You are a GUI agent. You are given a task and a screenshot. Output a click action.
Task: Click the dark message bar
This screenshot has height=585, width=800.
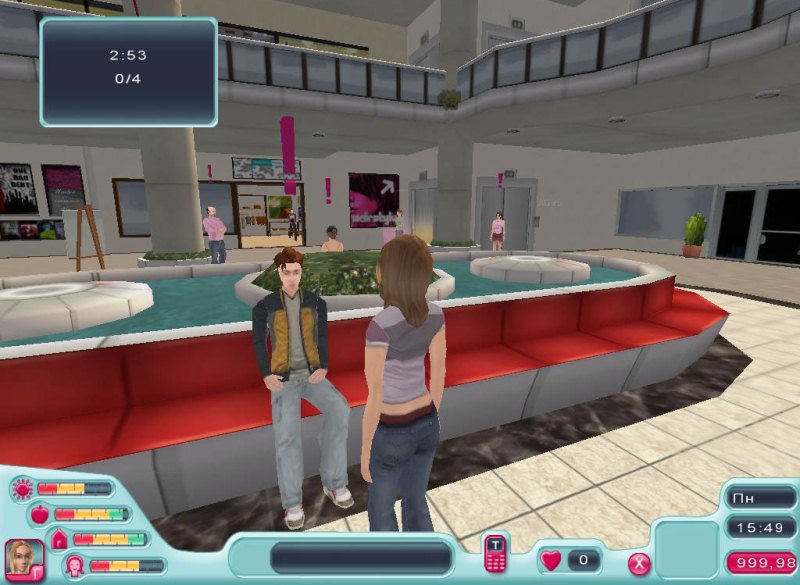[362, 558]
